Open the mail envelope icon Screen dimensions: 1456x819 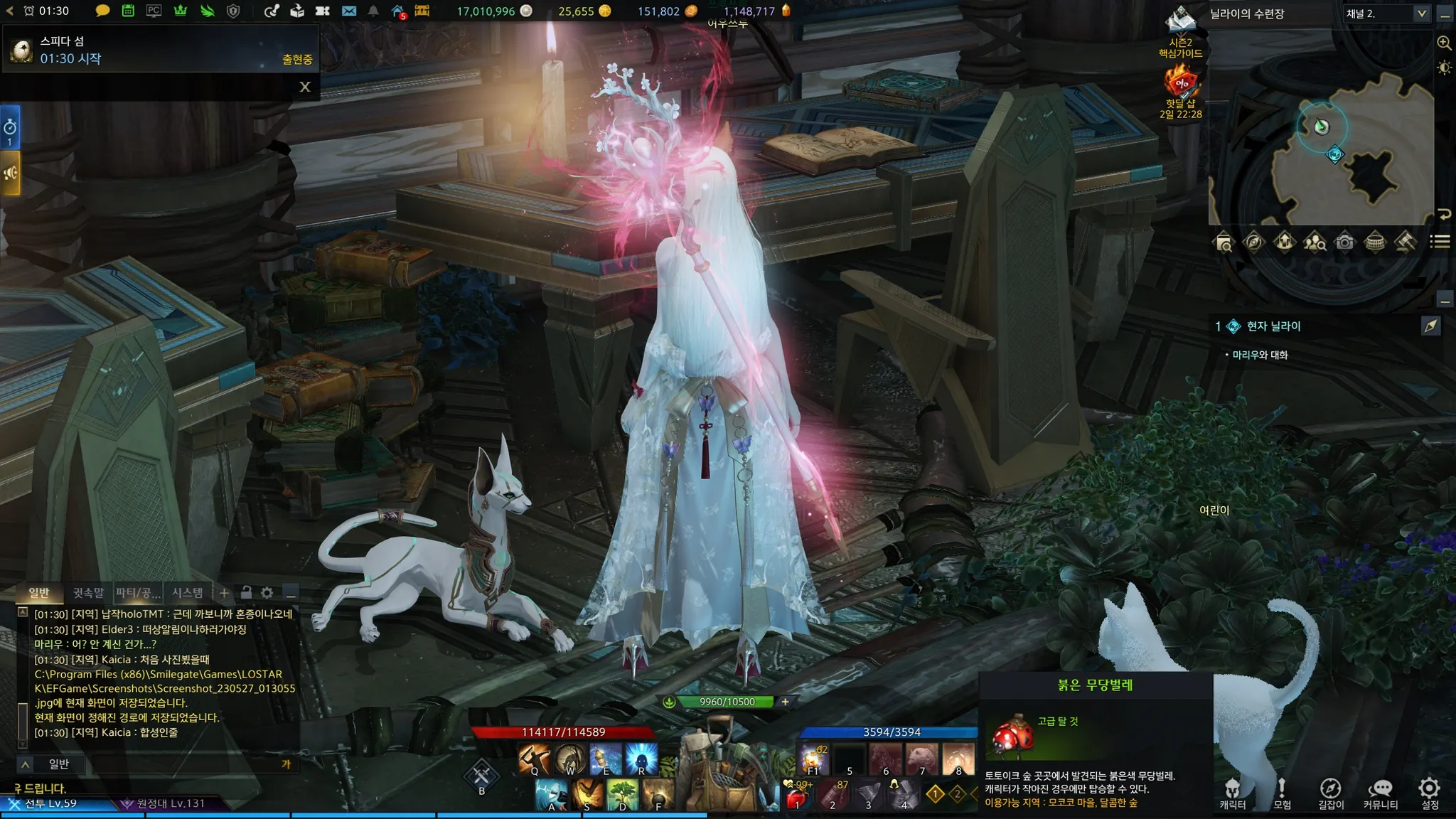click(348, 11)
